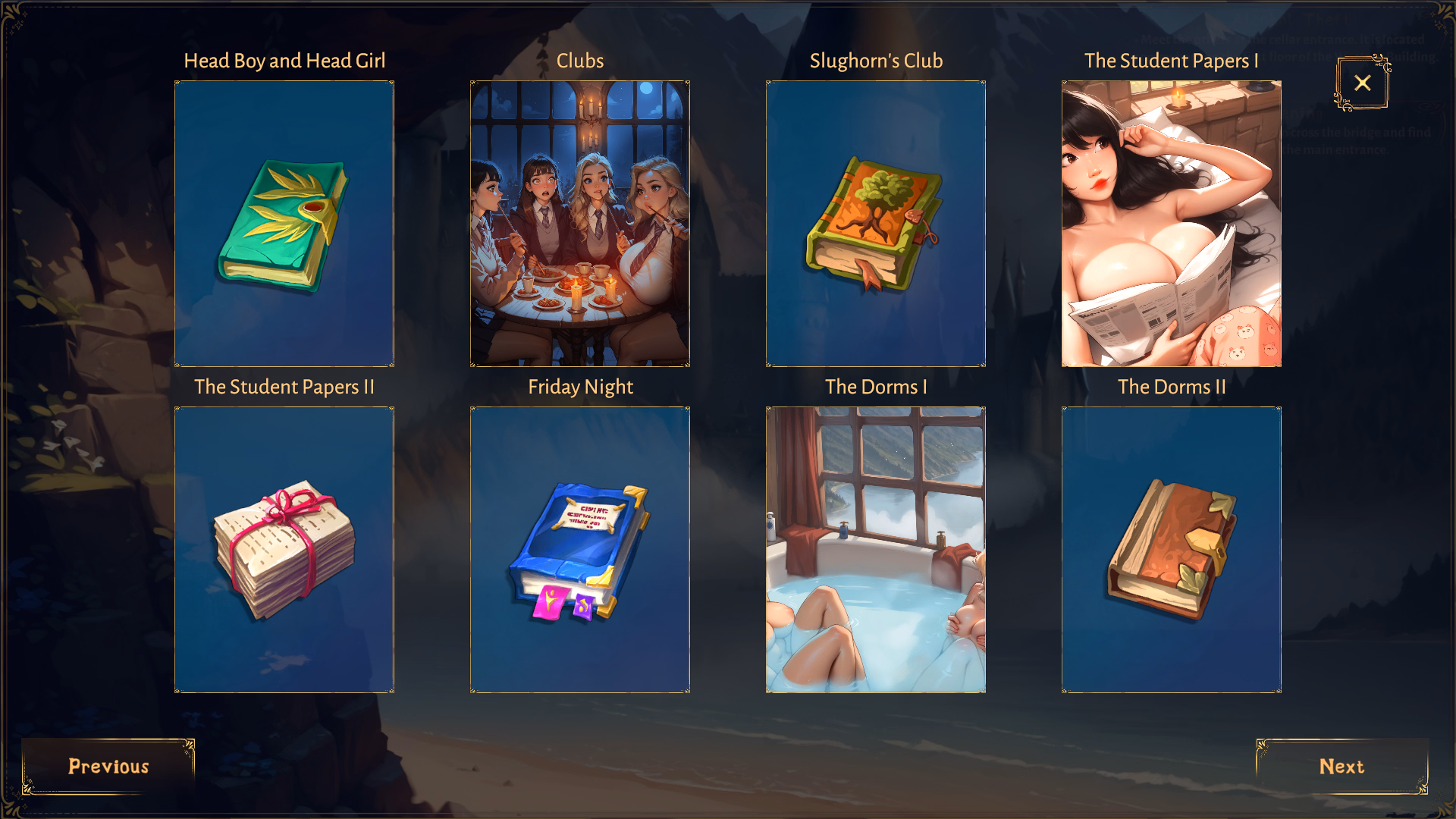1456x819 pixels.
Task: Open The Dorms II brown book scene
Action: tap(1171, 548)
